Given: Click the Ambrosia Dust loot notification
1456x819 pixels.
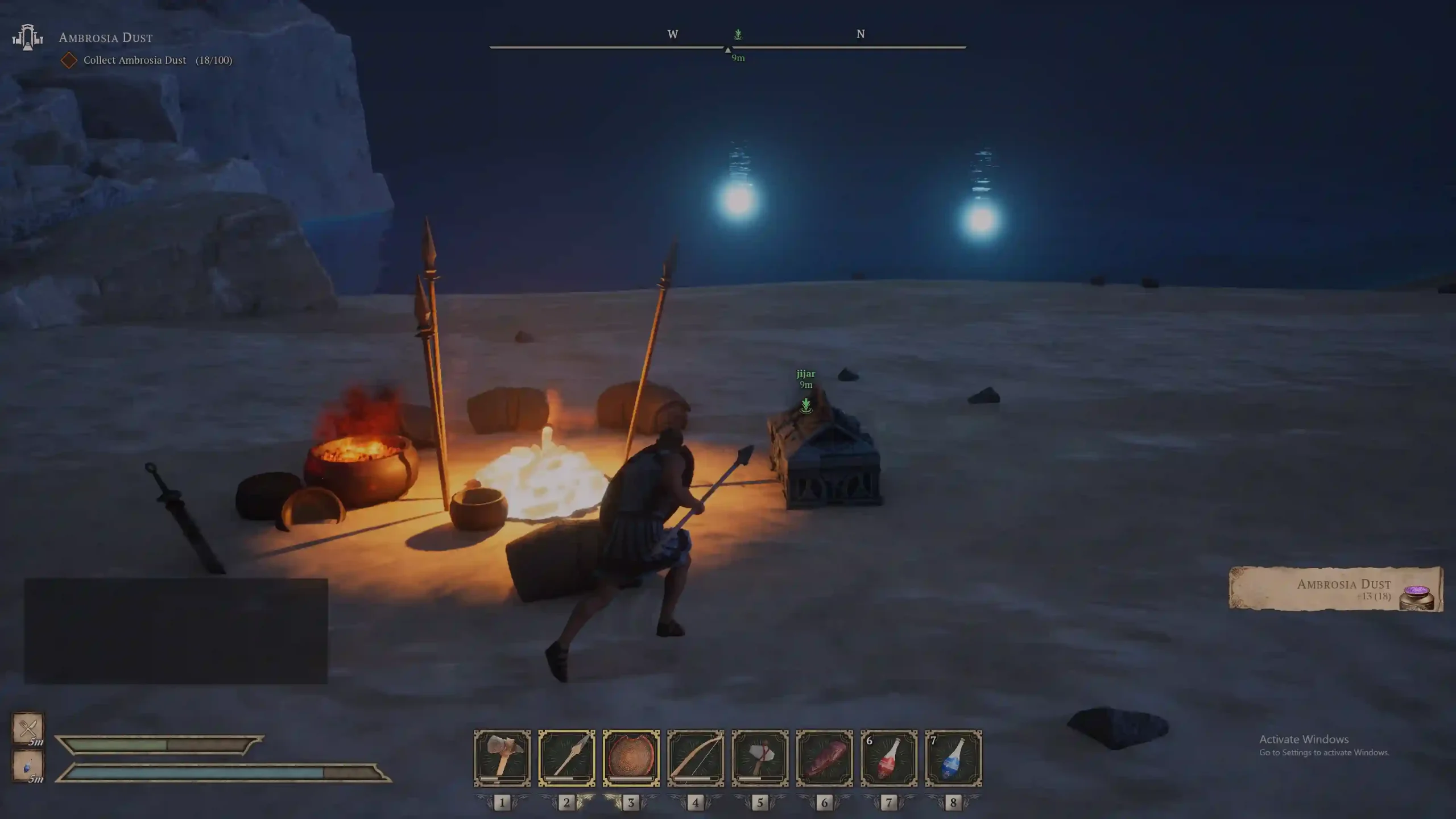Looking at the screenshot, I should [x=1335, y=589].
